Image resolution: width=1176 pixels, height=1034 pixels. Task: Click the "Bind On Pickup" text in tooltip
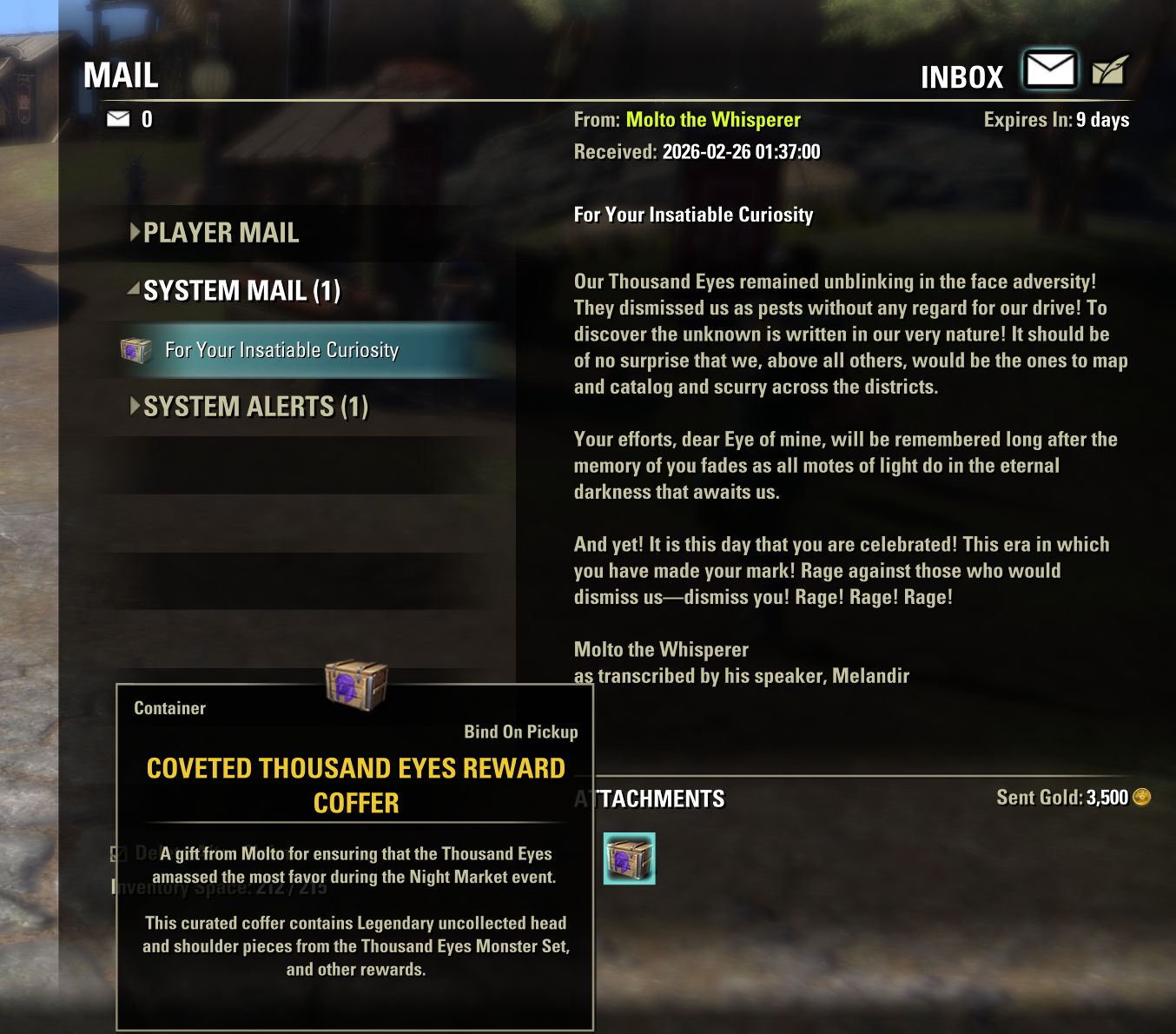coord(522,732)
